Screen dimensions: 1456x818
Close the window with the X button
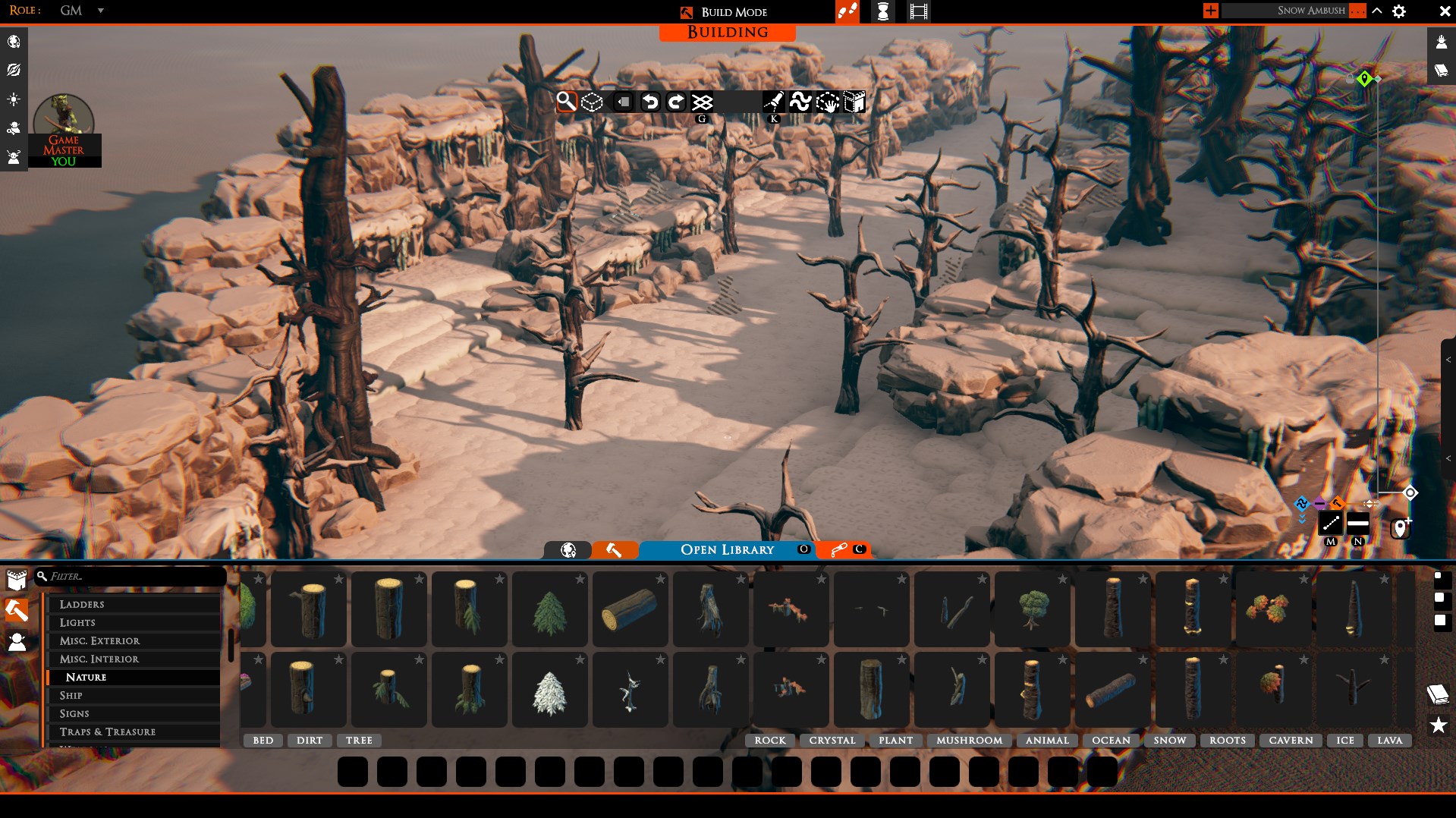click(1445, 11)
